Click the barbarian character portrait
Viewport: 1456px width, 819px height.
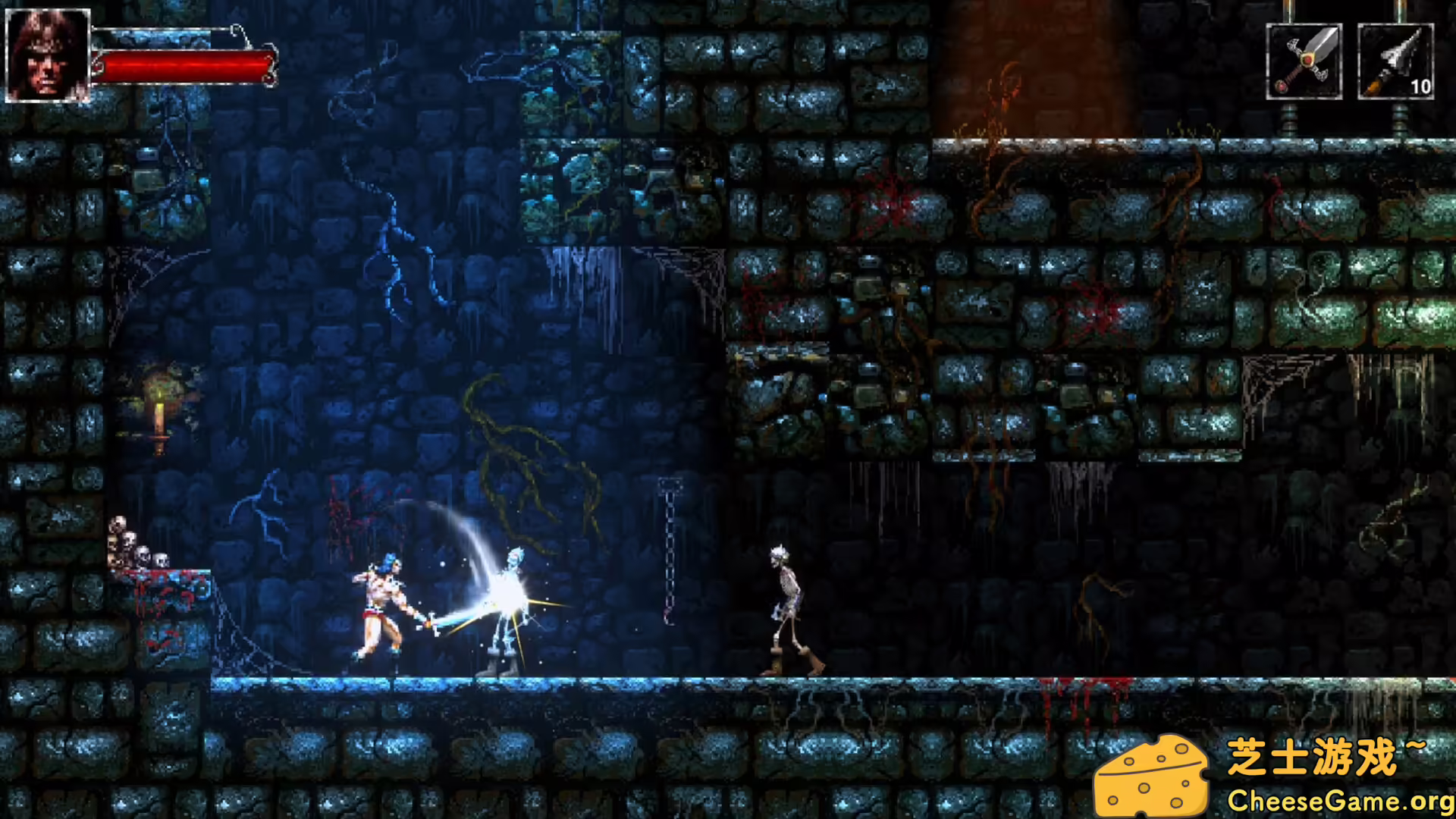click(x=47, y=55)
